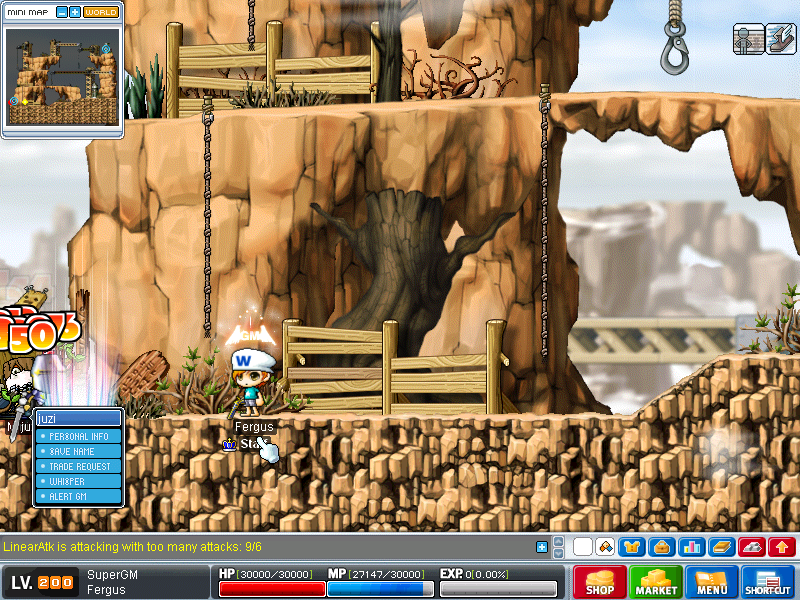Open the inventory bag icon
Image resolution: width=800 pixels, height=600 pixels.
coord(660,547)
